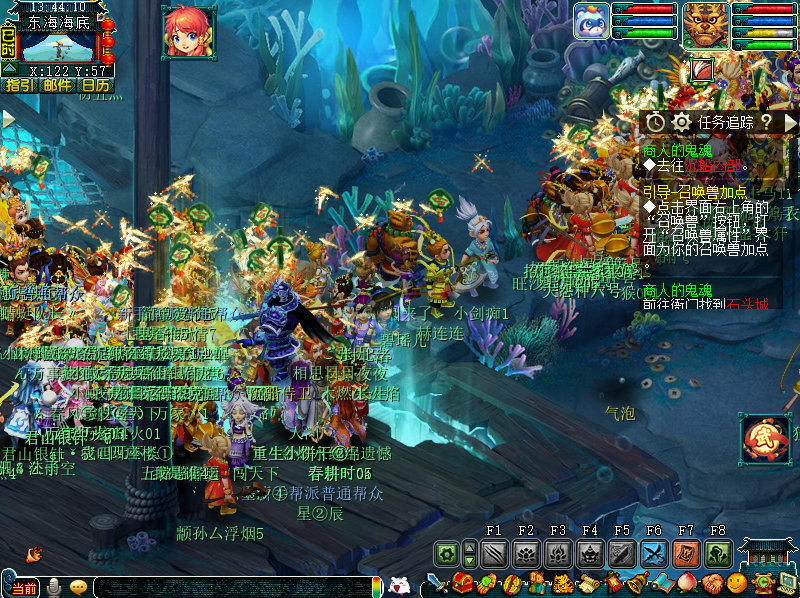The height and width of the screenshot is (598, 800).
Task: Open quest tracker gear settings
Action: [682, 121]
